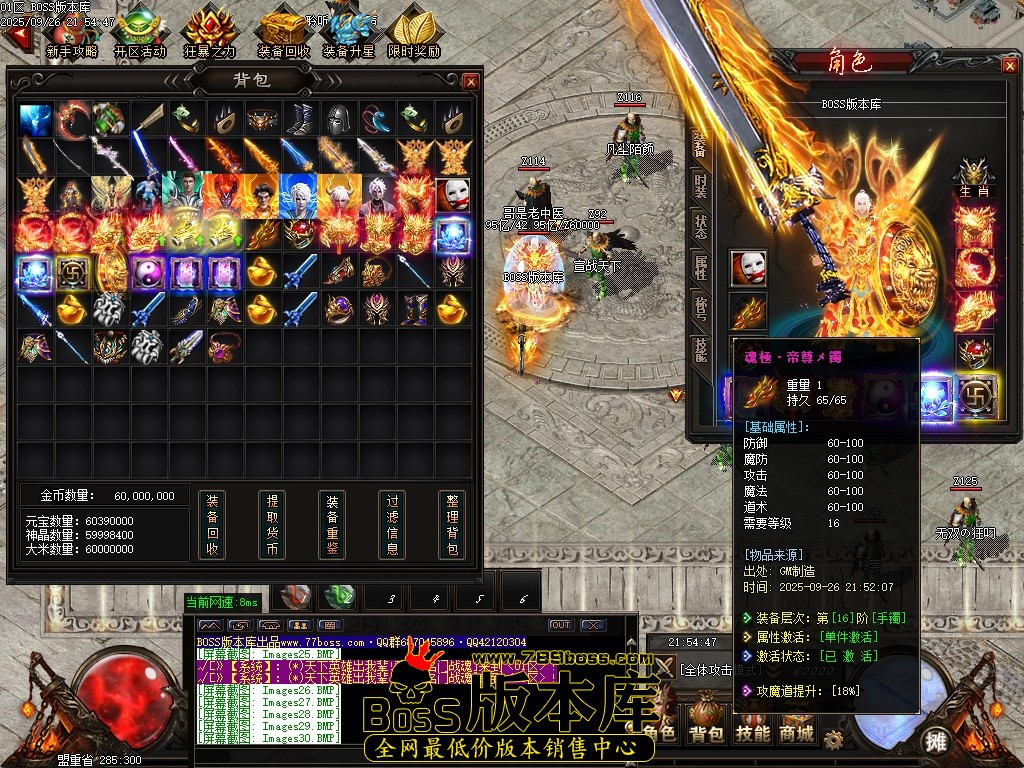
Task: Sort the bag with 整理背包
Action: click(452, 524)
